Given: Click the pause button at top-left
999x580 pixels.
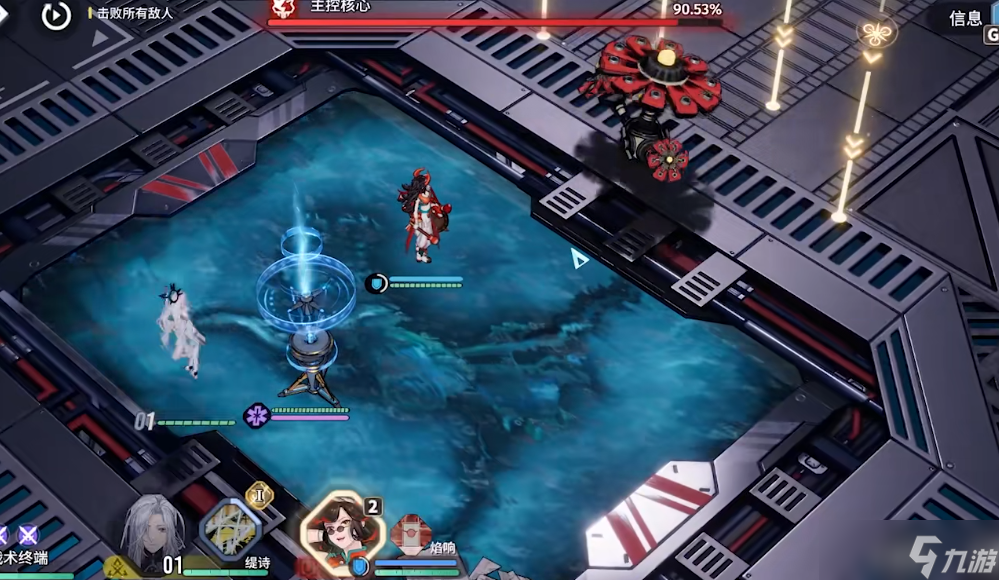Looking at the screenshot, I should point(56,15).
